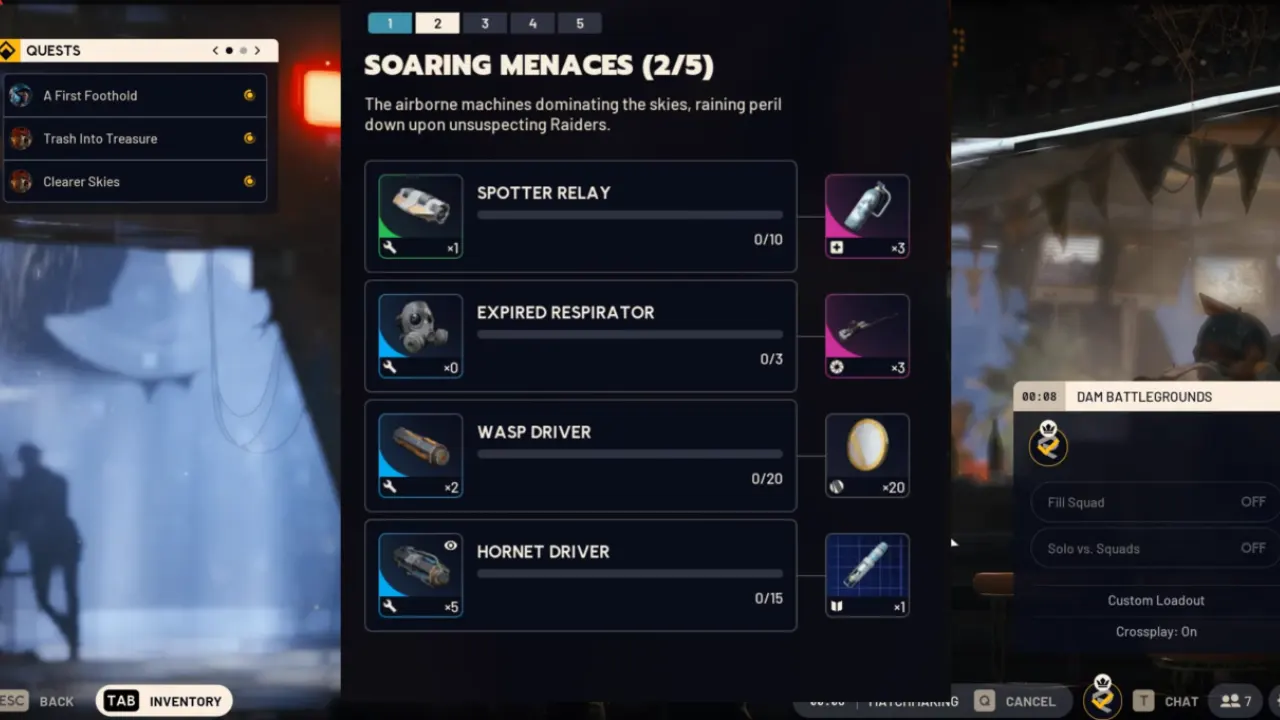Select the sniper rifle reward icon

(866, 335)
